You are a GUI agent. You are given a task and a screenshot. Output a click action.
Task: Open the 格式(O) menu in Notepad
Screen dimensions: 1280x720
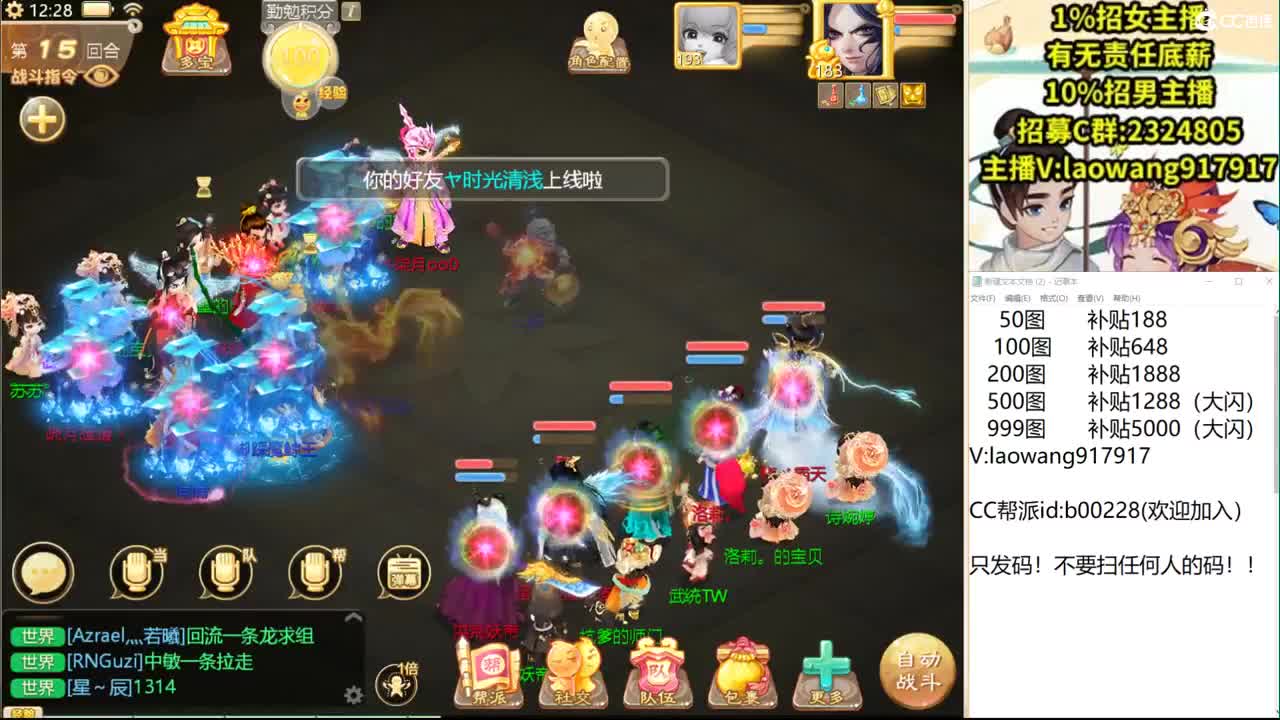[x=1052, y=298]
